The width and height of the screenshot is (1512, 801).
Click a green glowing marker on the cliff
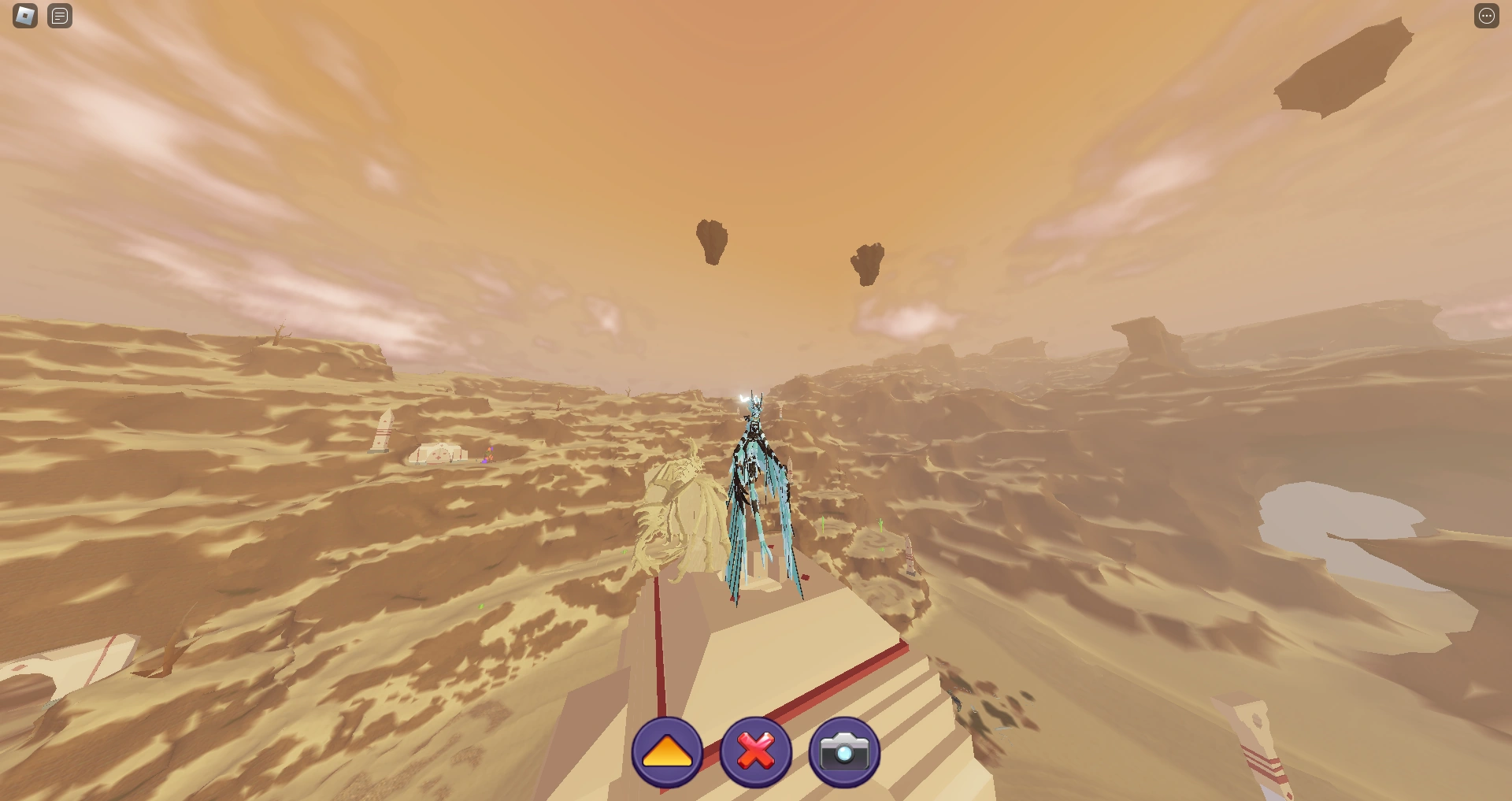pyautogui.click(x=824, y=525)
